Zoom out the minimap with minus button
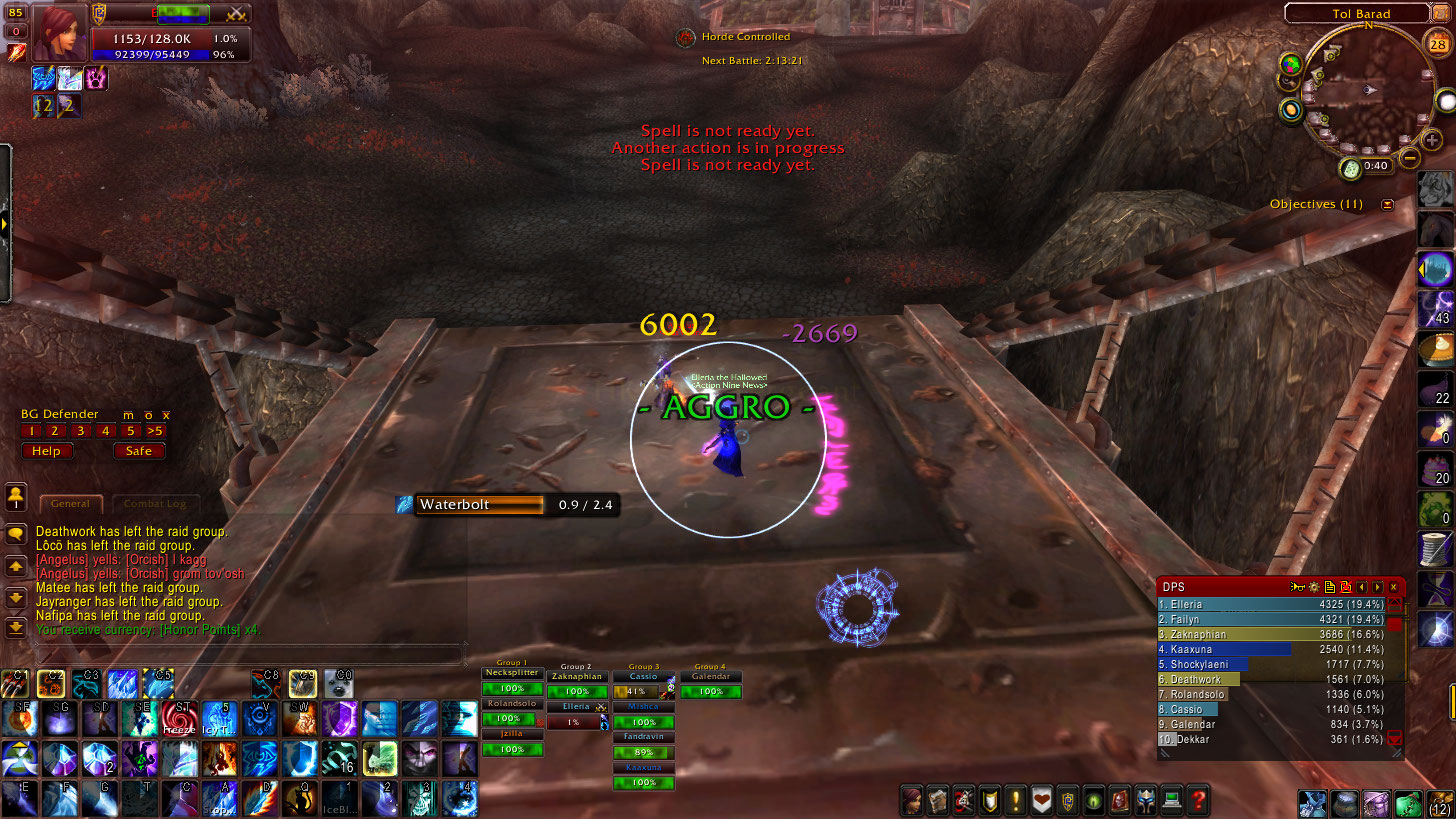The height and width of the screenshot is (819, 1456). pyautogui.click(x=1410, y=157)
